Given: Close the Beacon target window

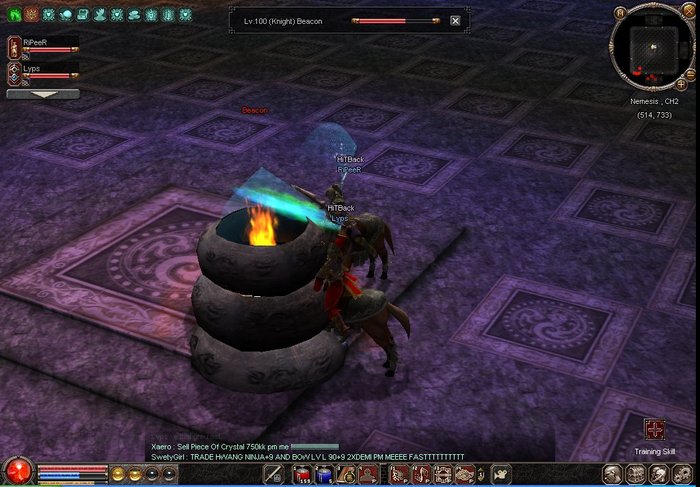Looking at the screenshot, I should pos(455,20).
